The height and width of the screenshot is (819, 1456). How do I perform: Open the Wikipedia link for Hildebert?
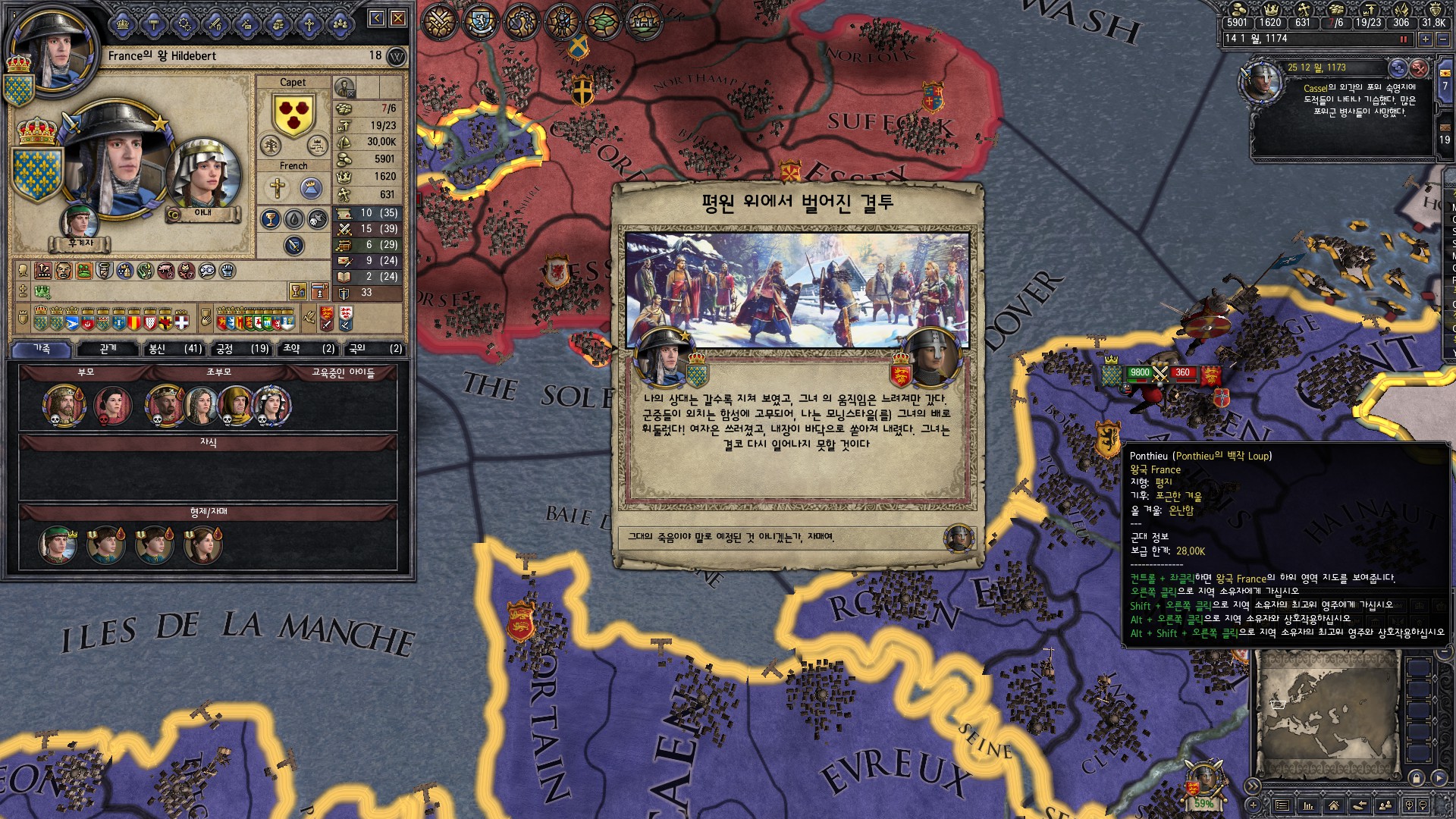click(x=396, y=56)
